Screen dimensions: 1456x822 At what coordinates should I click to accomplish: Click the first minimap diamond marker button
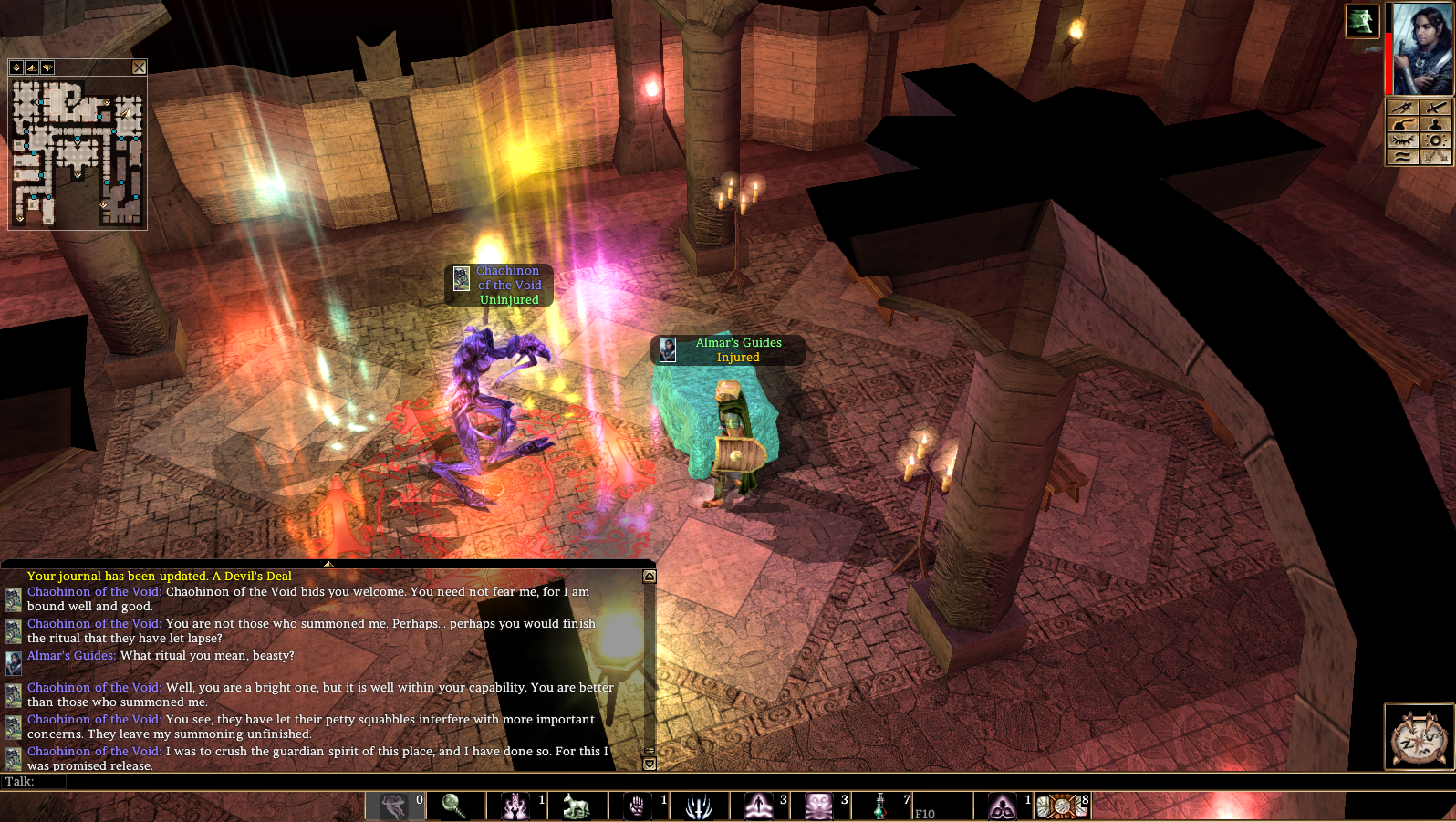[x=16, y=68]
